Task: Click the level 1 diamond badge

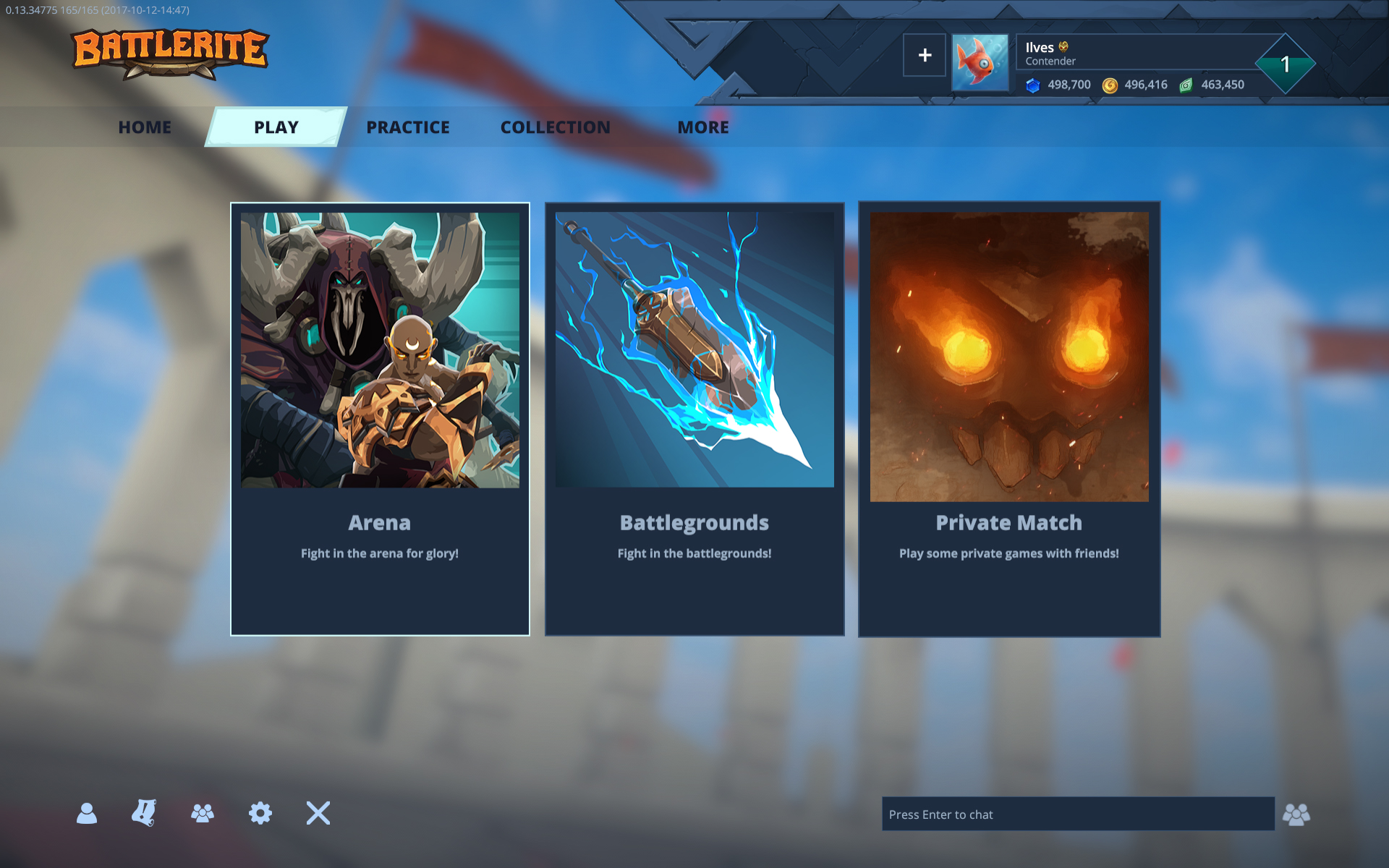Action: coord(1285,64)
